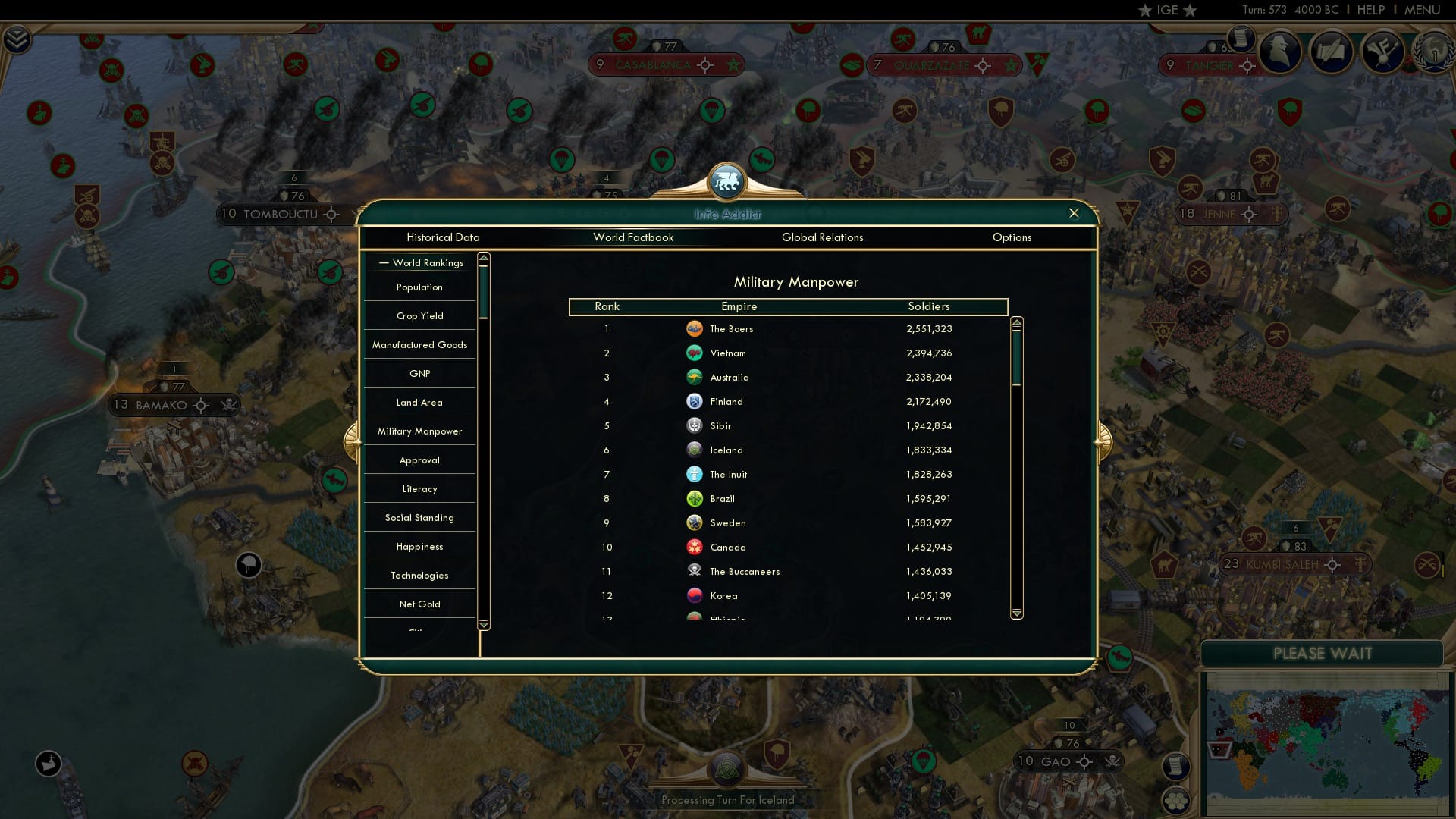Open the Espionage spy icon top right

coord(1280,52)
